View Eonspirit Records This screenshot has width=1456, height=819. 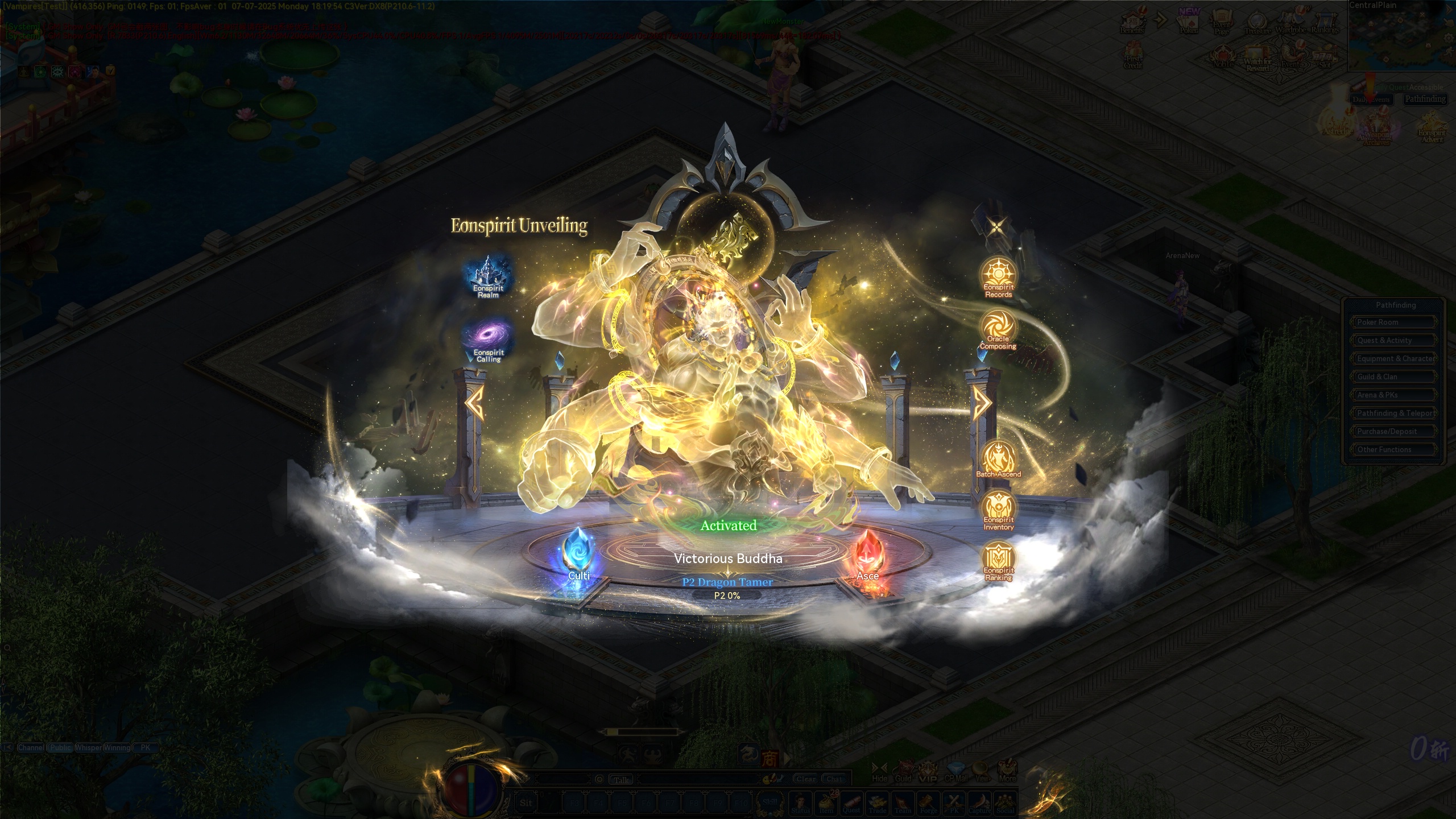click(x=998, y=277)
